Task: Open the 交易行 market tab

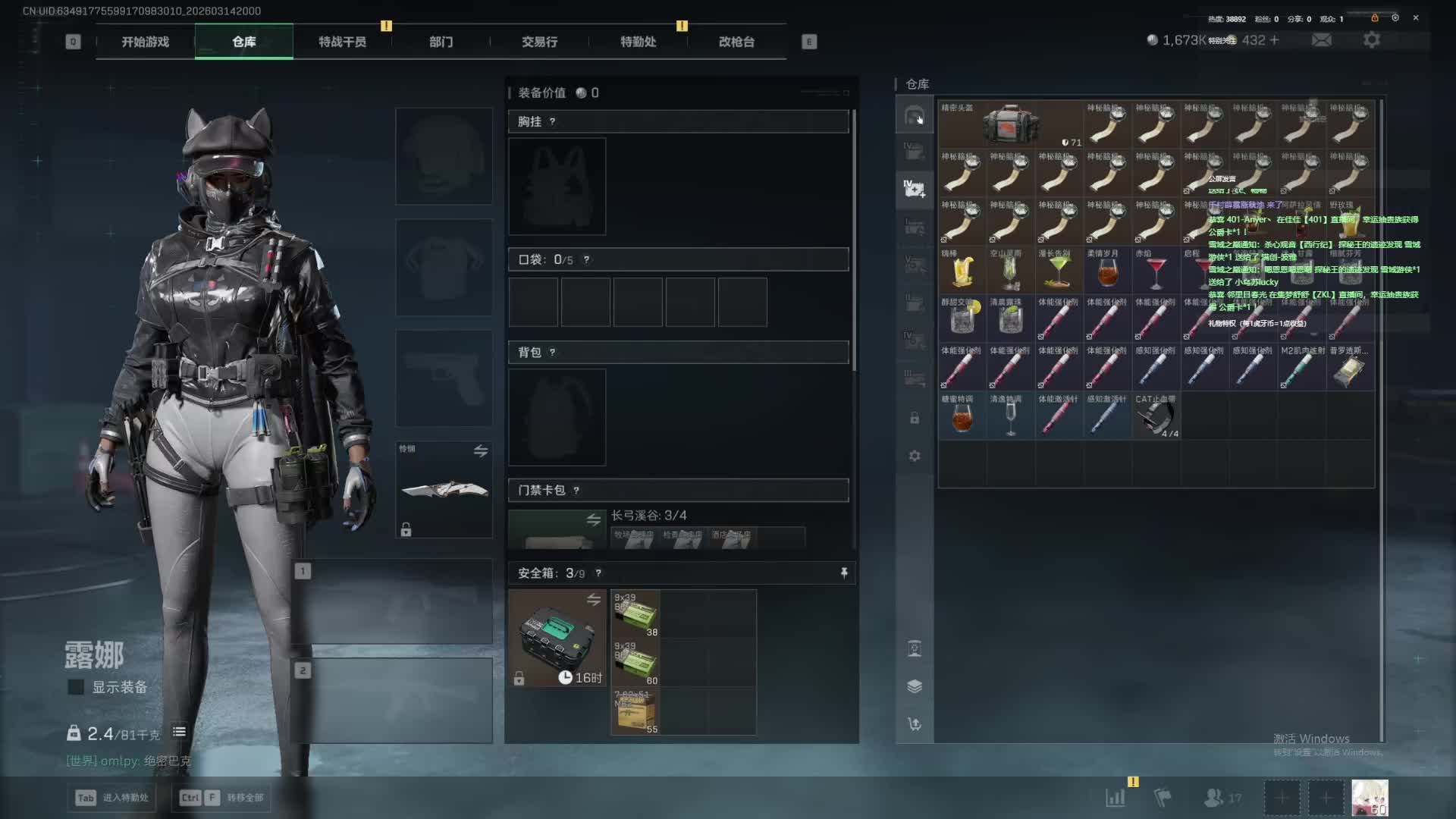Action: (539, 42)
